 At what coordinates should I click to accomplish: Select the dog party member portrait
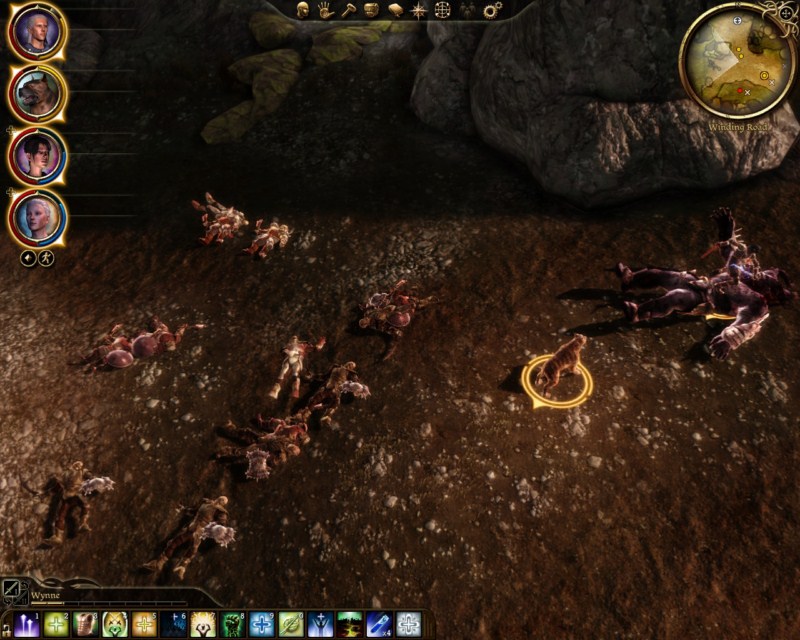37,94
